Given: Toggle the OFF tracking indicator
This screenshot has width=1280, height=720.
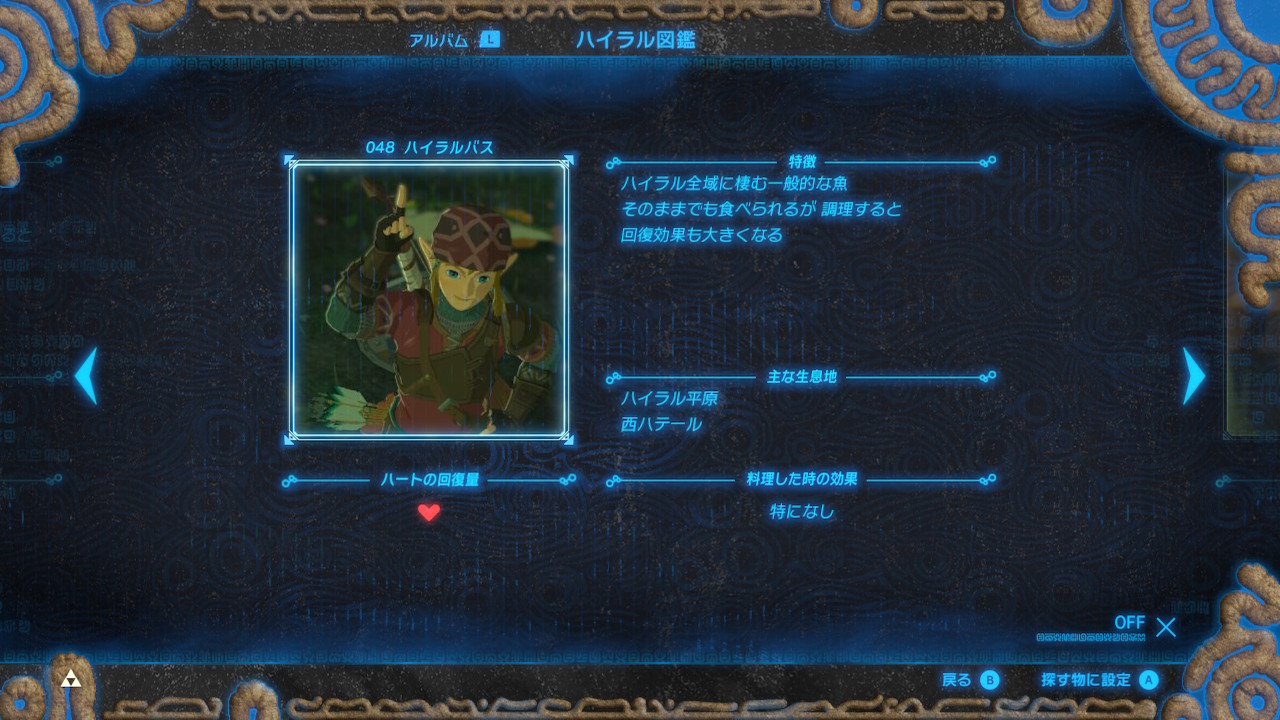Looking at the screenshot, I should point(1129,624).
